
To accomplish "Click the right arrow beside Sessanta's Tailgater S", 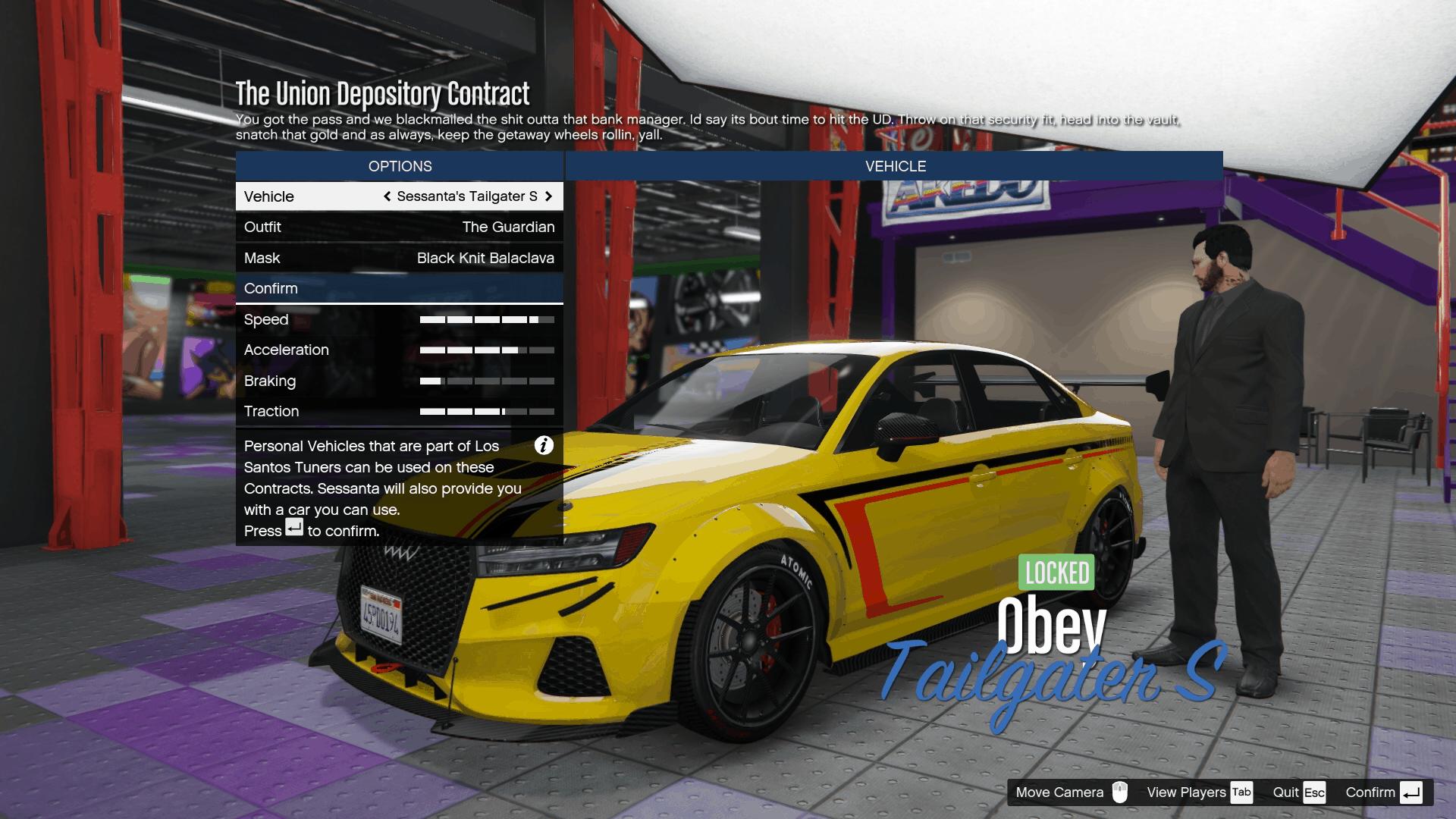I will pos(549,196).
